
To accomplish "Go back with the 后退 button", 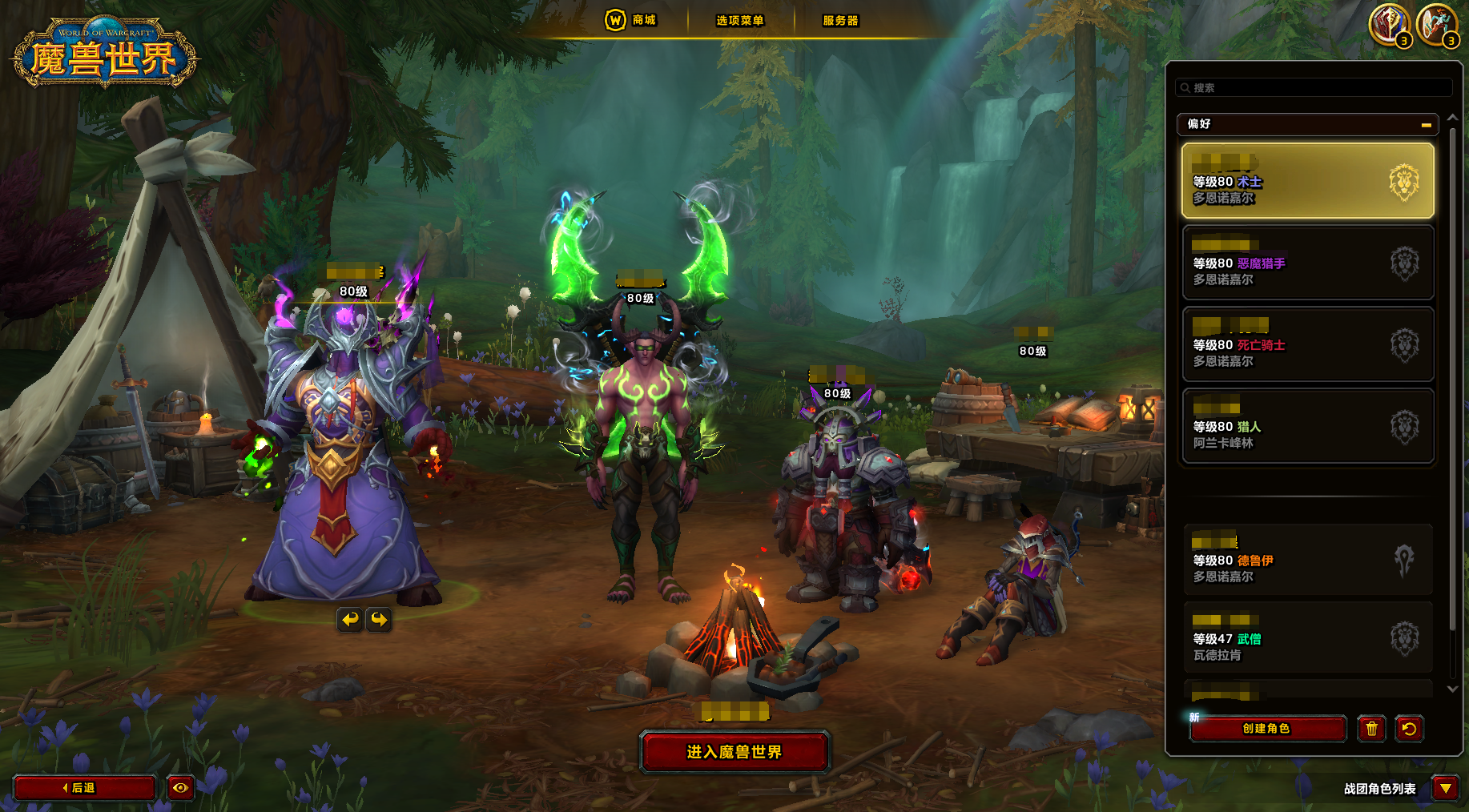I will pyautogui.click(x=84, y=788).
